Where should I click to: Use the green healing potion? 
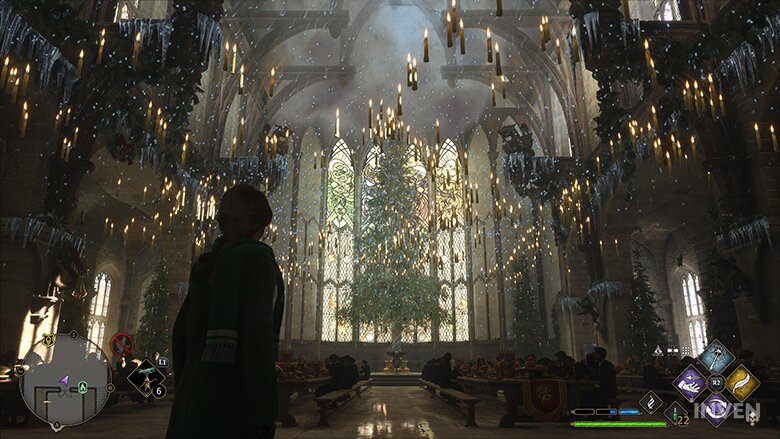[x=677, y=414]
